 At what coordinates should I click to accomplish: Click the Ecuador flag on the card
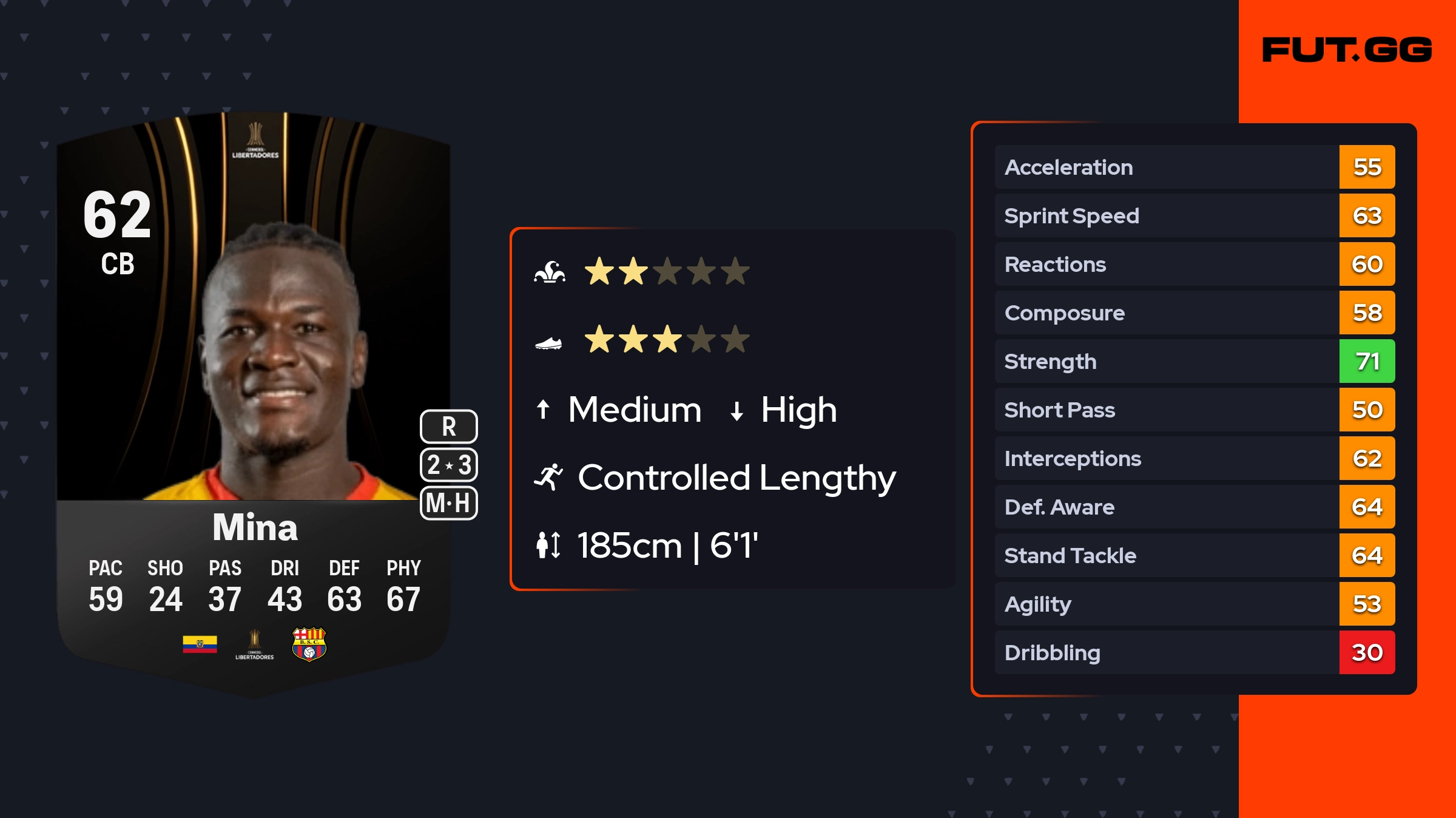coord(200,644)
